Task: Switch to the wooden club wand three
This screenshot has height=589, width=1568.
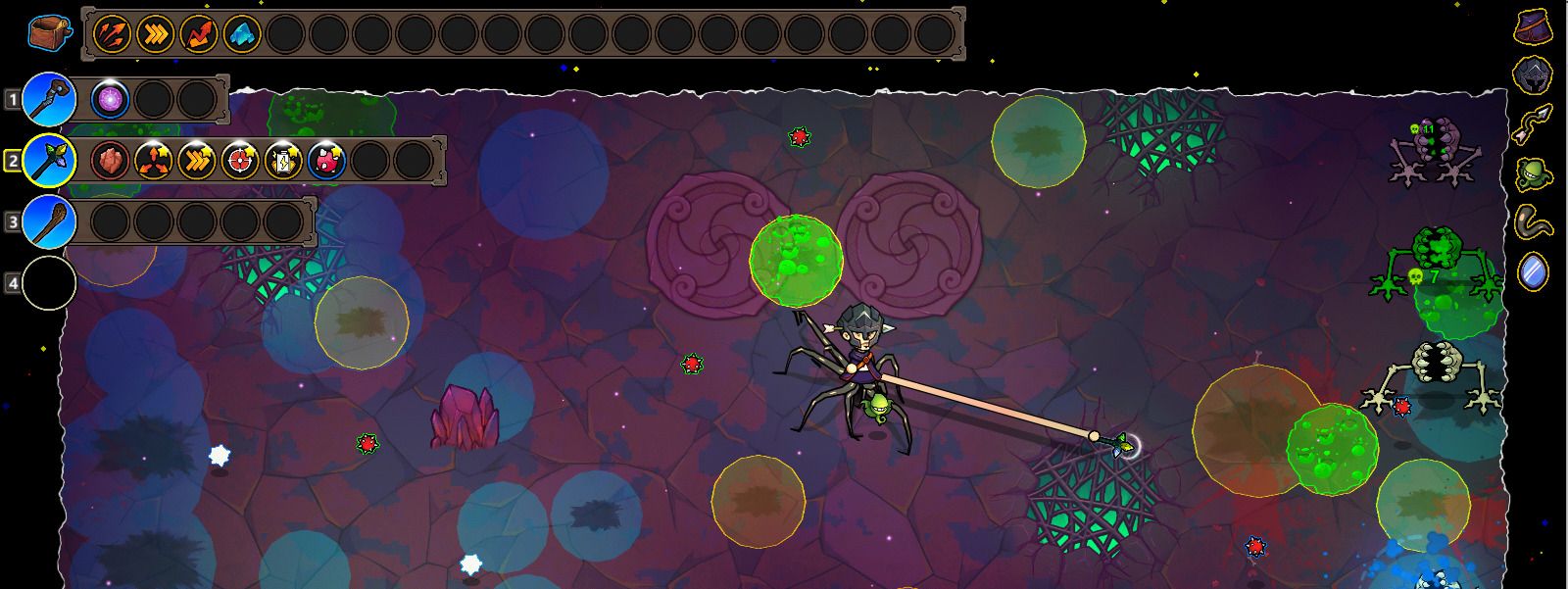Action: click(49, 221)
